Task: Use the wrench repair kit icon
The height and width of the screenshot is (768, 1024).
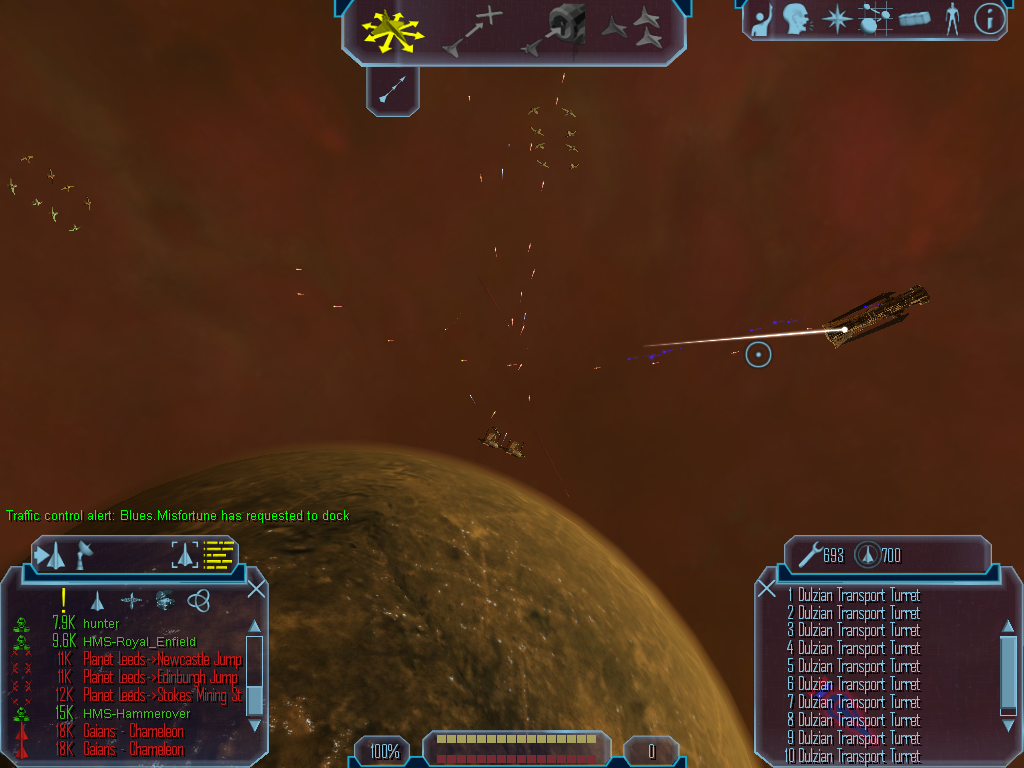Action: pos(808,554)
